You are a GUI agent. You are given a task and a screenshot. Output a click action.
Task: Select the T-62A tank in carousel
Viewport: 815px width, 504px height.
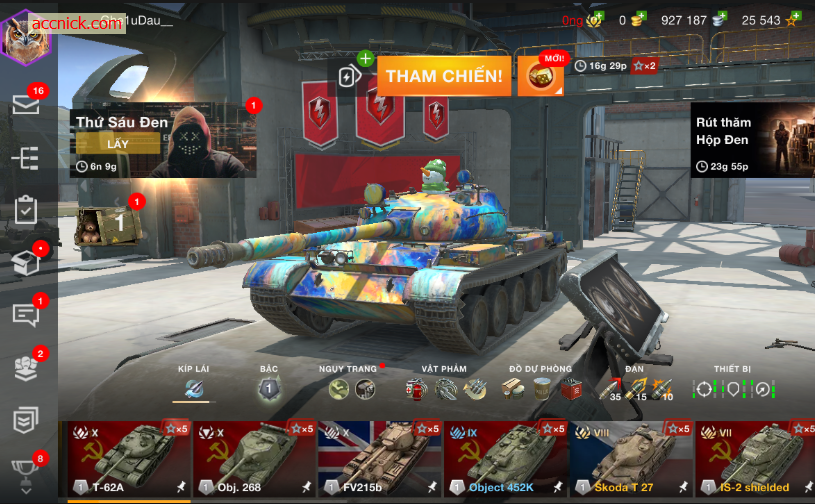[128, 459]
